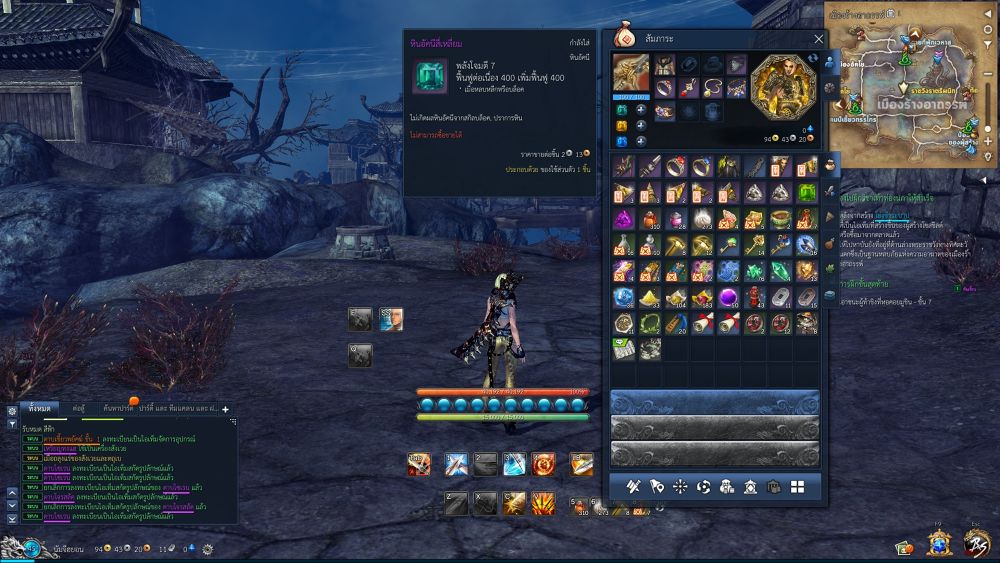Activate the fiery swirl skill icon
Image resolution: width=1000 pixels, height=563 pixels.
click(x=543, y=464)
